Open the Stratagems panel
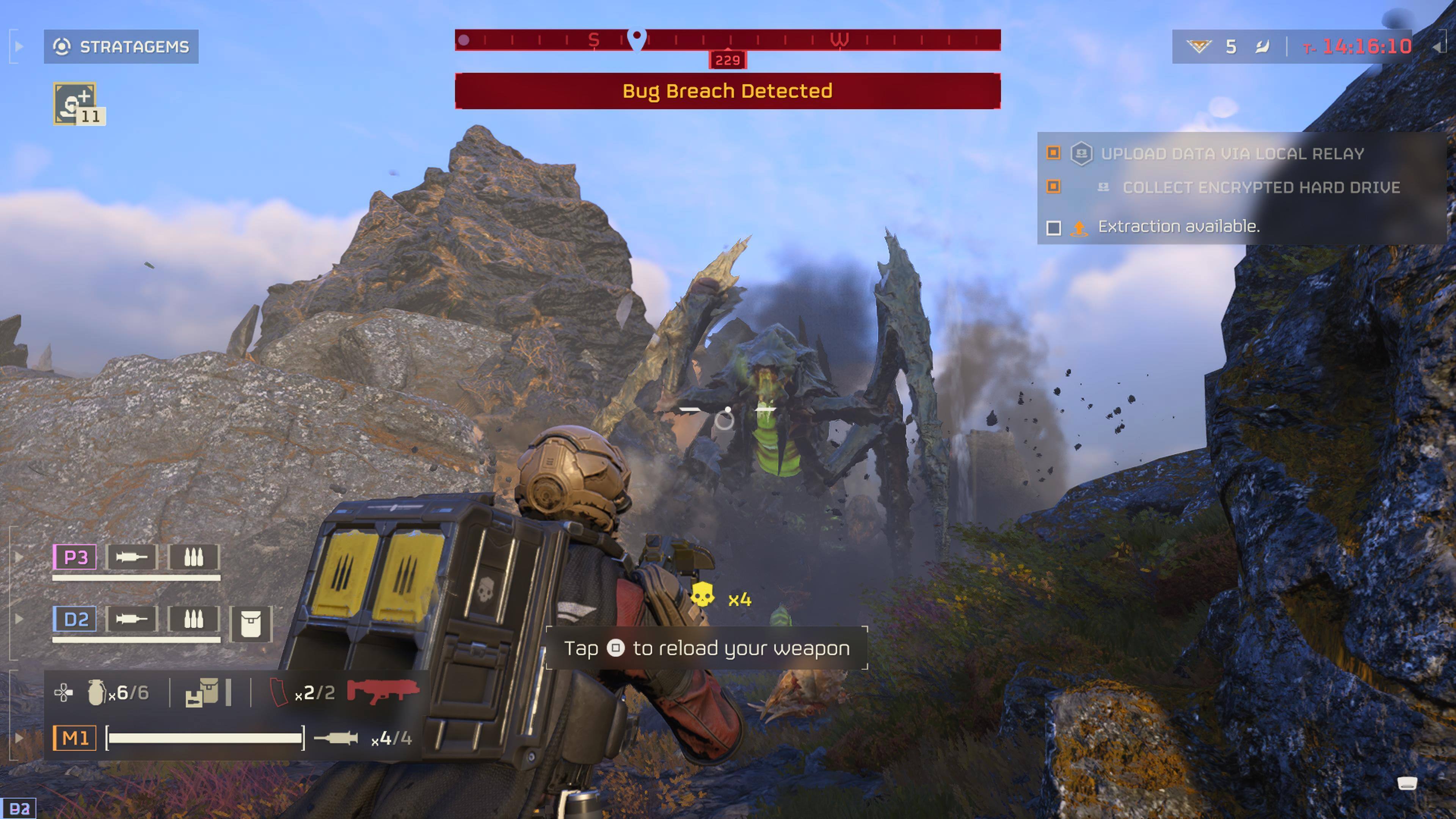1456x819 pixels. (121, 46)
